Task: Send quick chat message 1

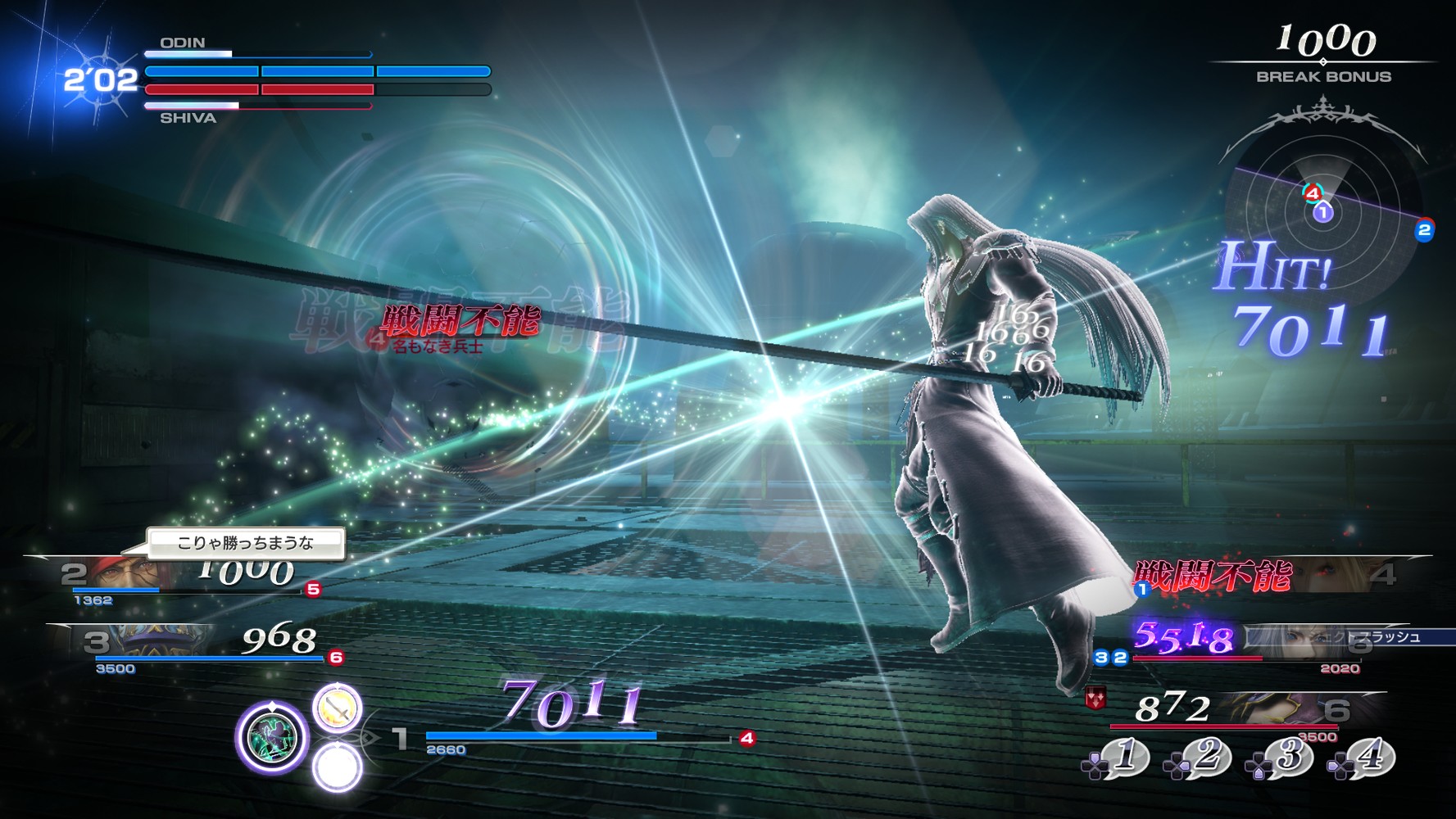Action: (1116, 758)
